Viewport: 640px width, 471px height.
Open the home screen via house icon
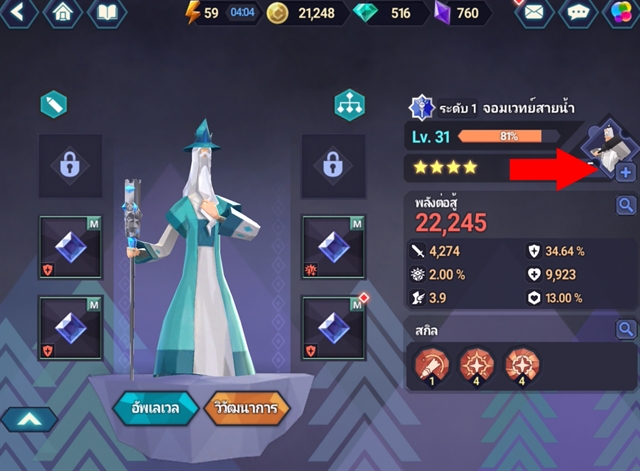coord(63,13)
